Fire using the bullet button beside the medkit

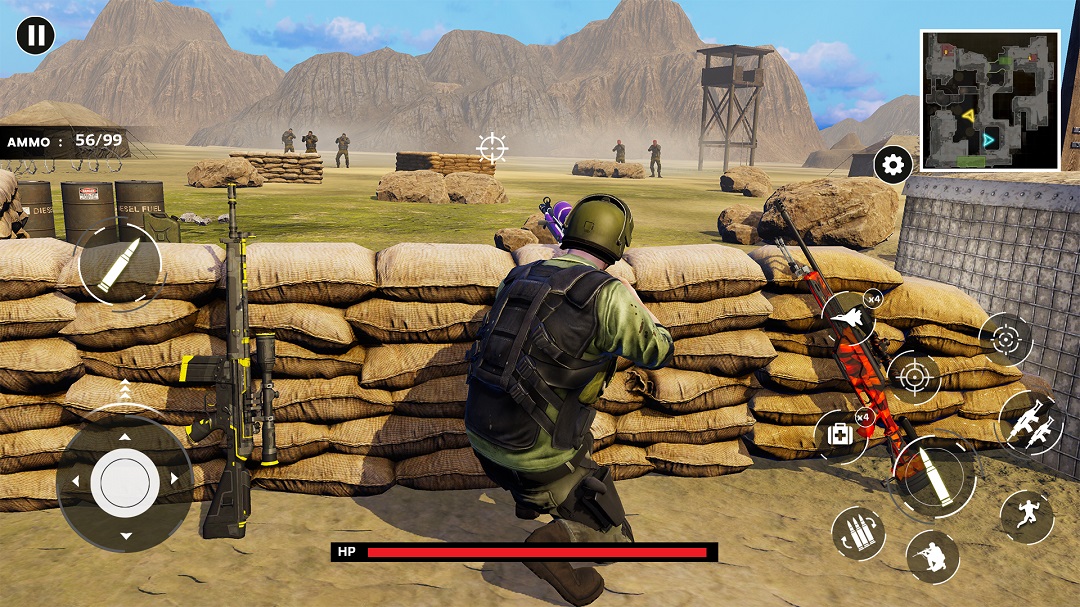933,477
